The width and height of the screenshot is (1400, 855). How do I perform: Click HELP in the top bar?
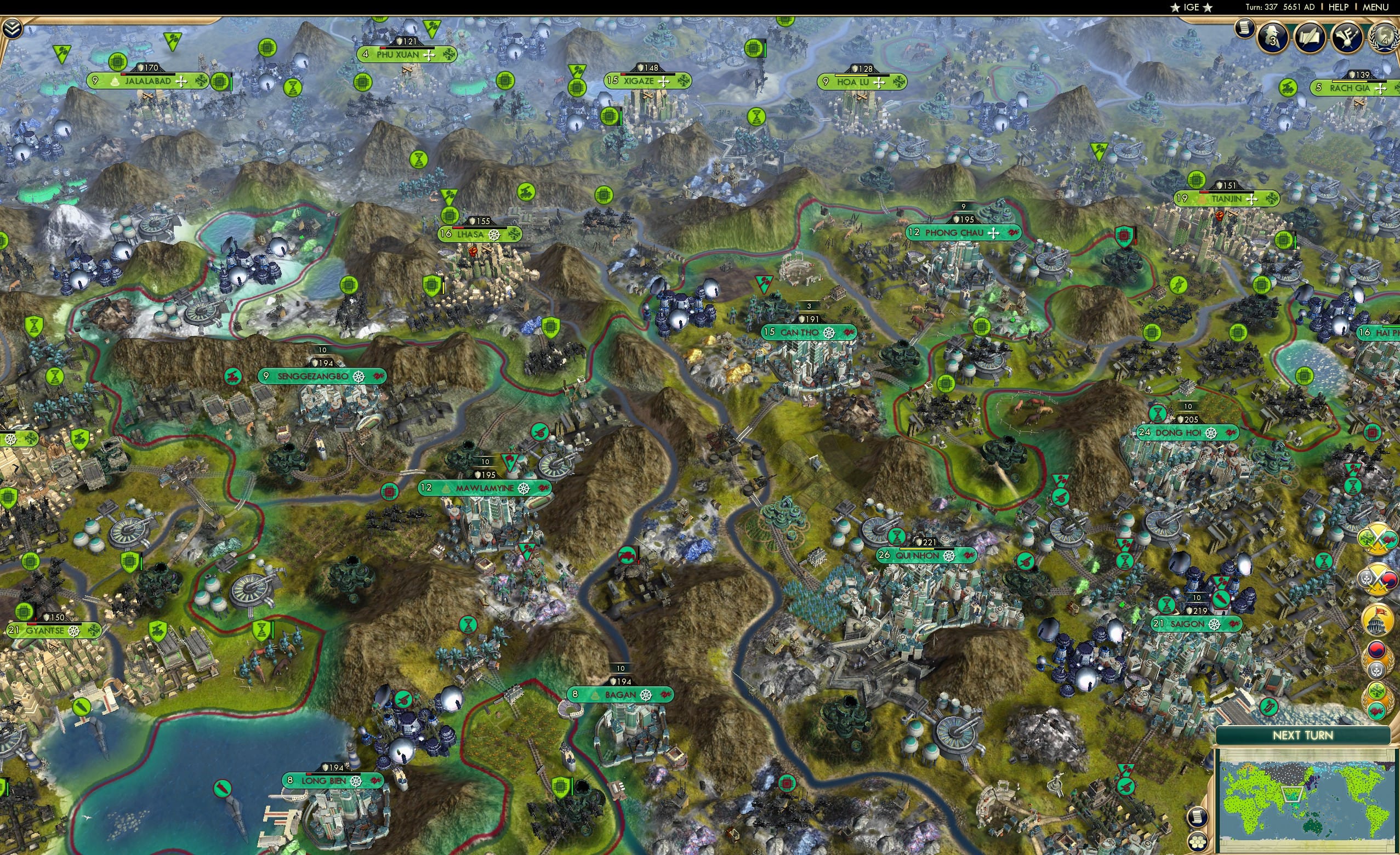(x=1340, y=7)
